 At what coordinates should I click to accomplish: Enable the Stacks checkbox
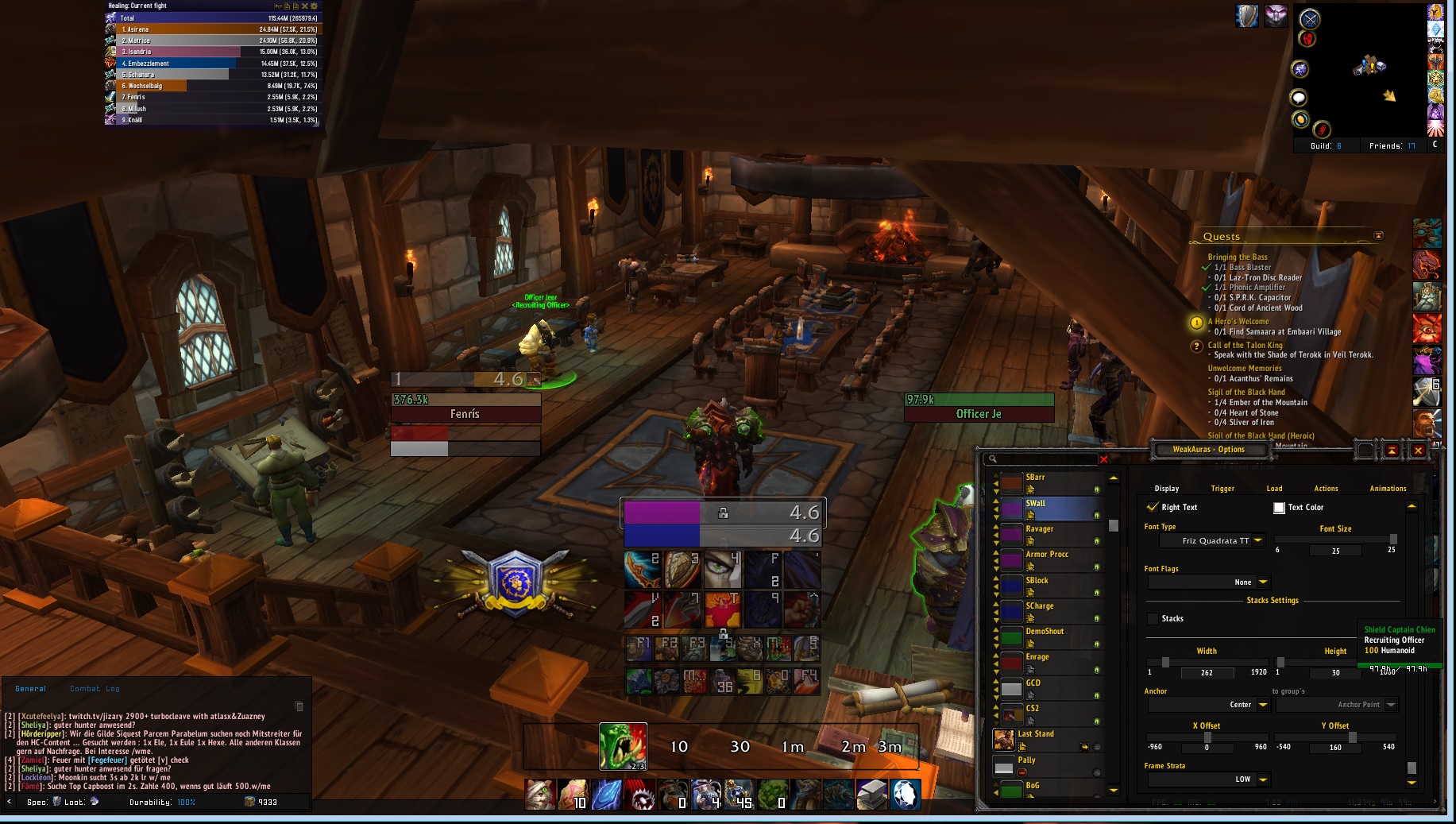[1153, 619]
